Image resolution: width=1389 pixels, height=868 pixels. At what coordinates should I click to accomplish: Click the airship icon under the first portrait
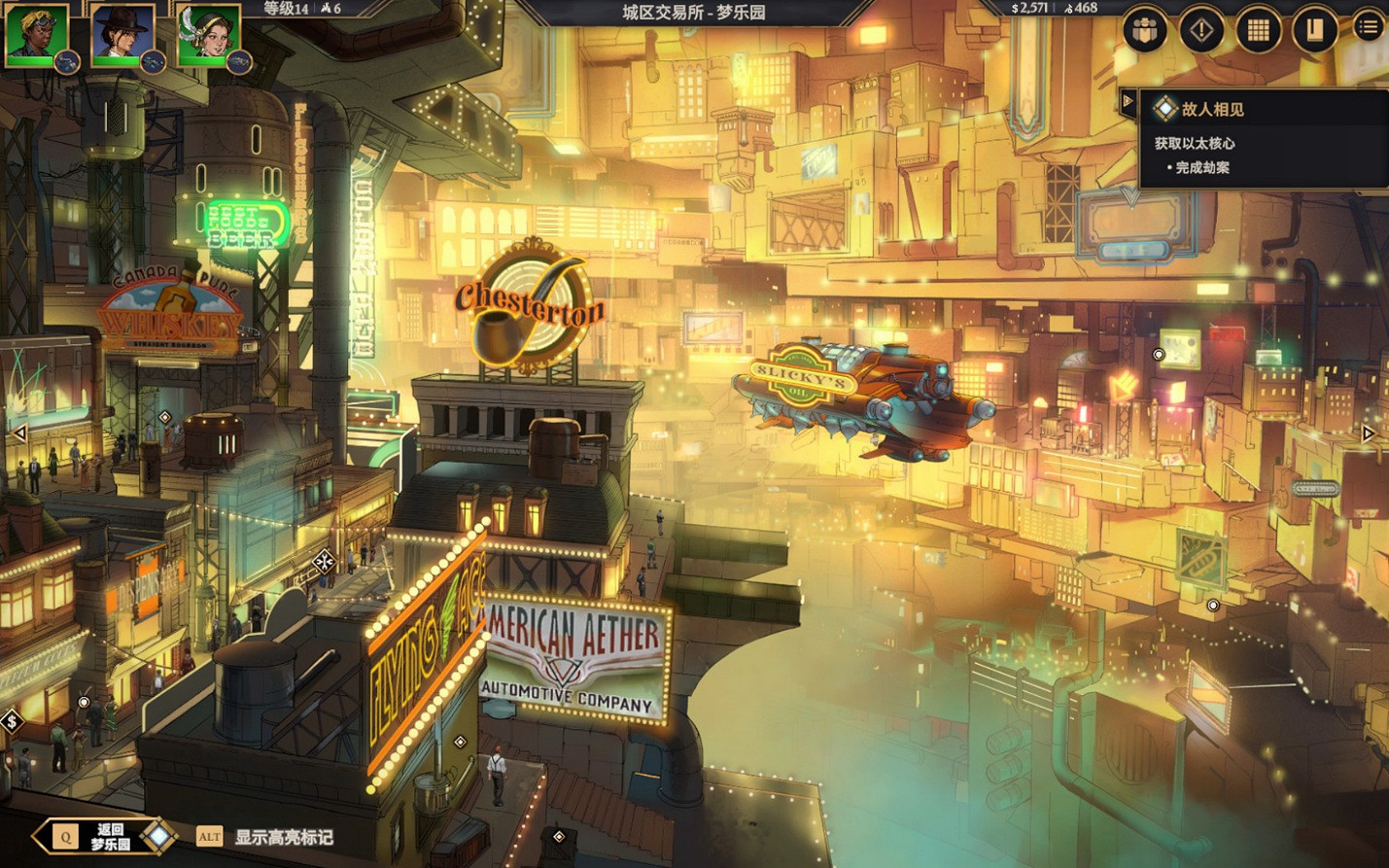click(x=67, y=61)
